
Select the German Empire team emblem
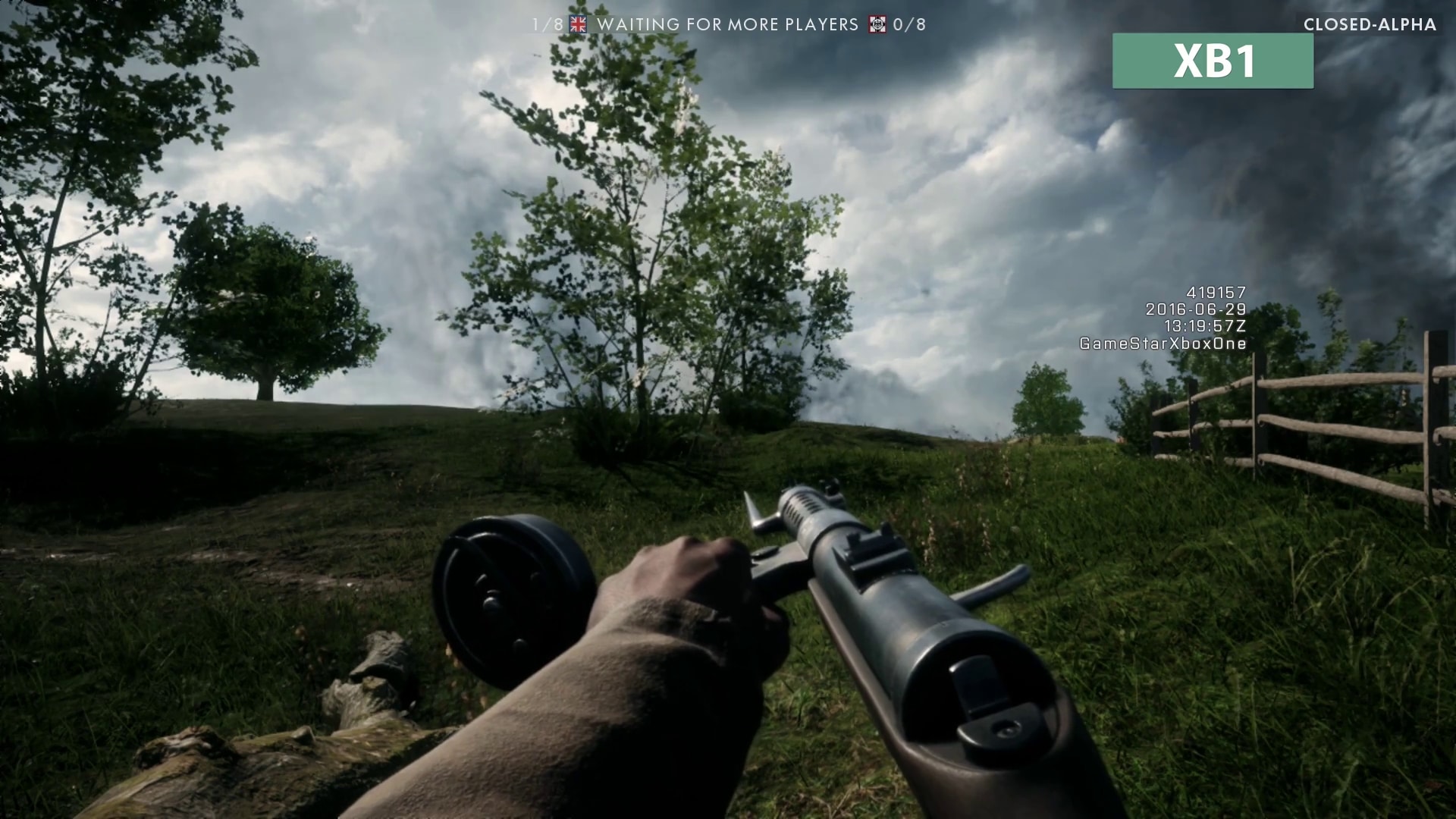point(877,24)
